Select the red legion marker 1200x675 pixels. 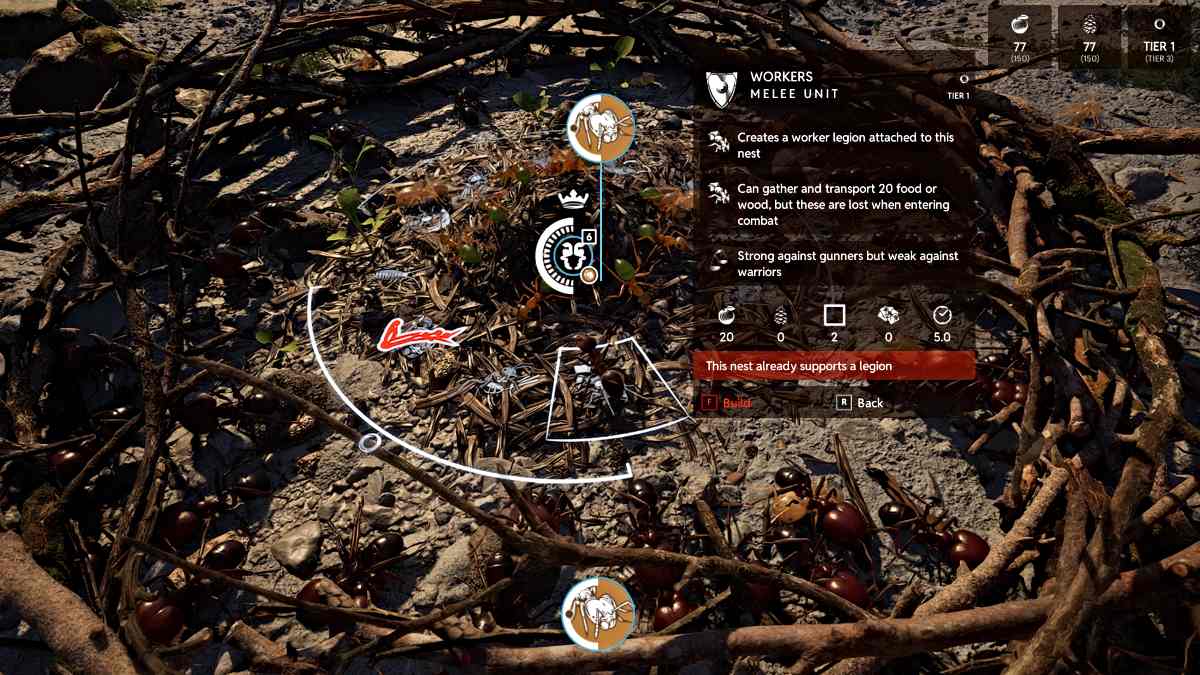tap(420, 335)
